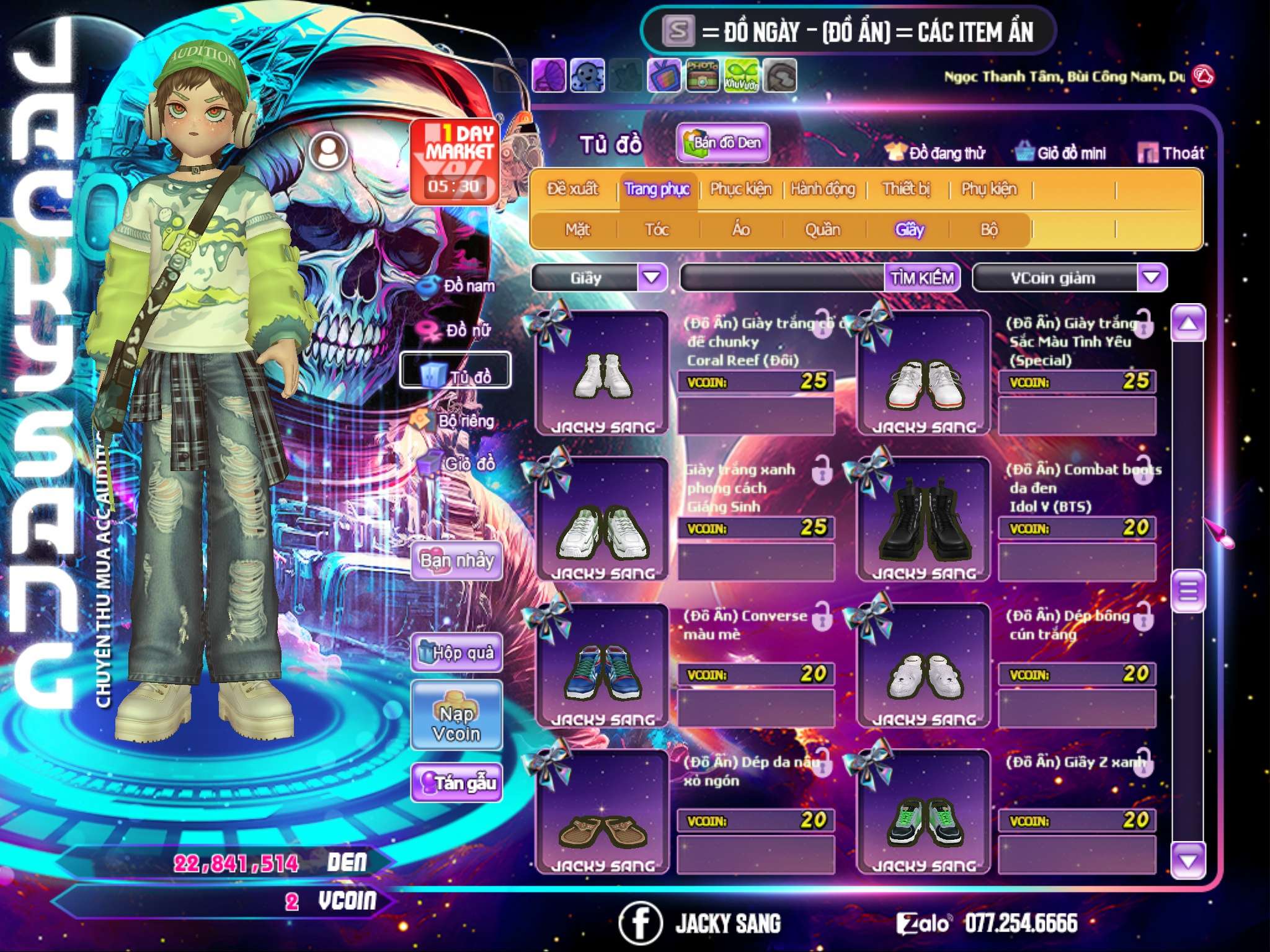Image resolution: width=1270 pixels, height=952 pixels.
Task: Show Đồ đang thử items
Action: click(935, 153)
